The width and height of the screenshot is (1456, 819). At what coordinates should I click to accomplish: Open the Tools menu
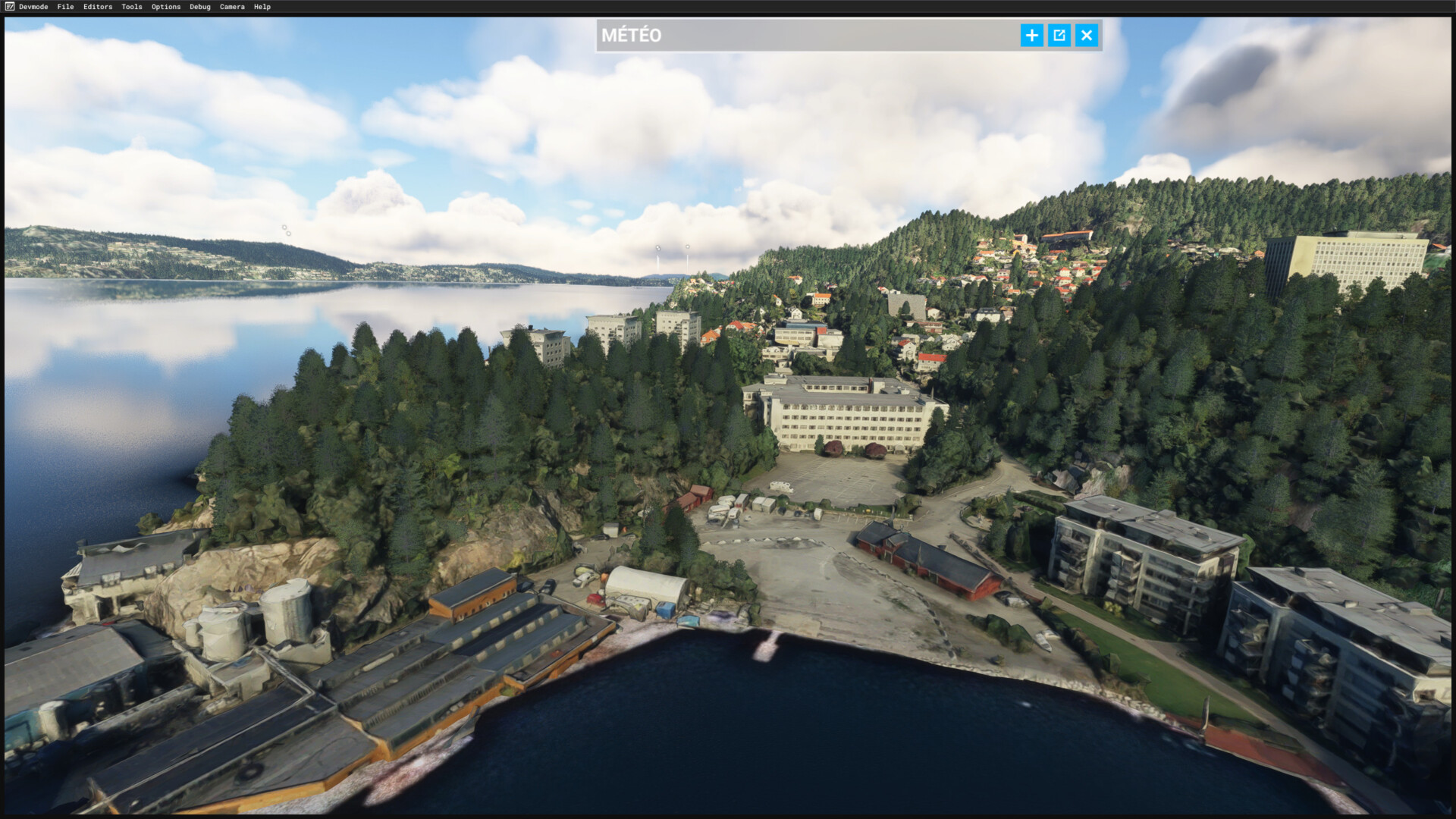(132, 7)
